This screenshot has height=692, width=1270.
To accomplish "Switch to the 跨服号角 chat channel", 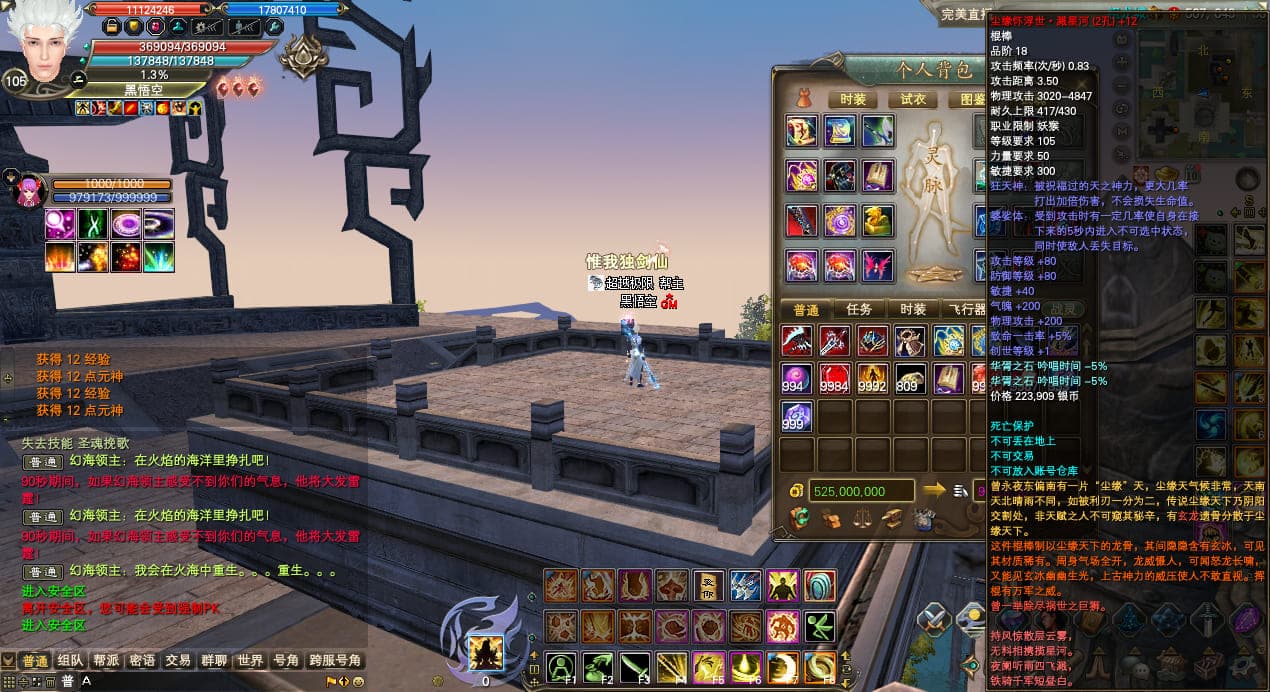I will click(334, 661).
